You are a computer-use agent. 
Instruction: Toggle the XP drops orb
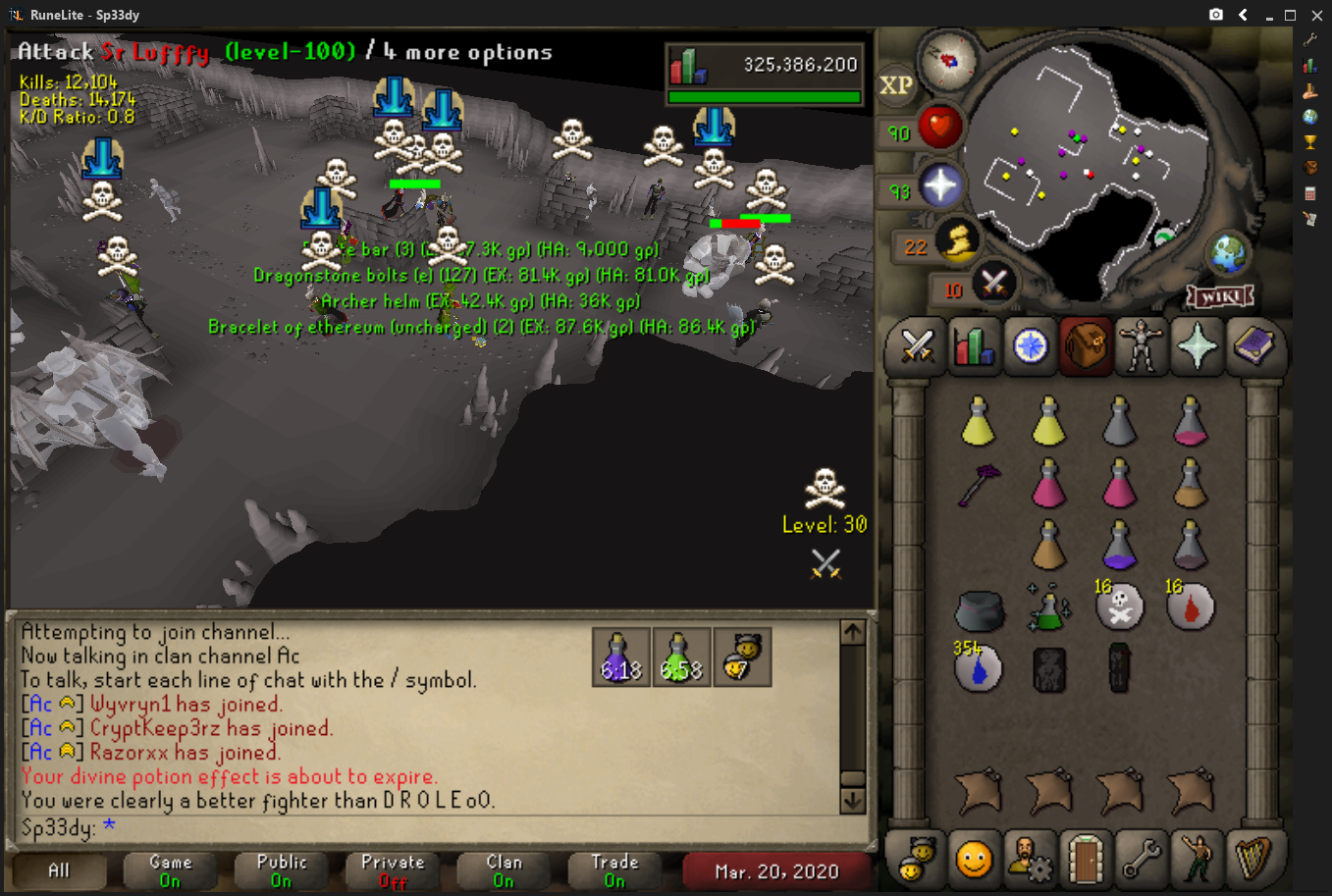(895, 85)
